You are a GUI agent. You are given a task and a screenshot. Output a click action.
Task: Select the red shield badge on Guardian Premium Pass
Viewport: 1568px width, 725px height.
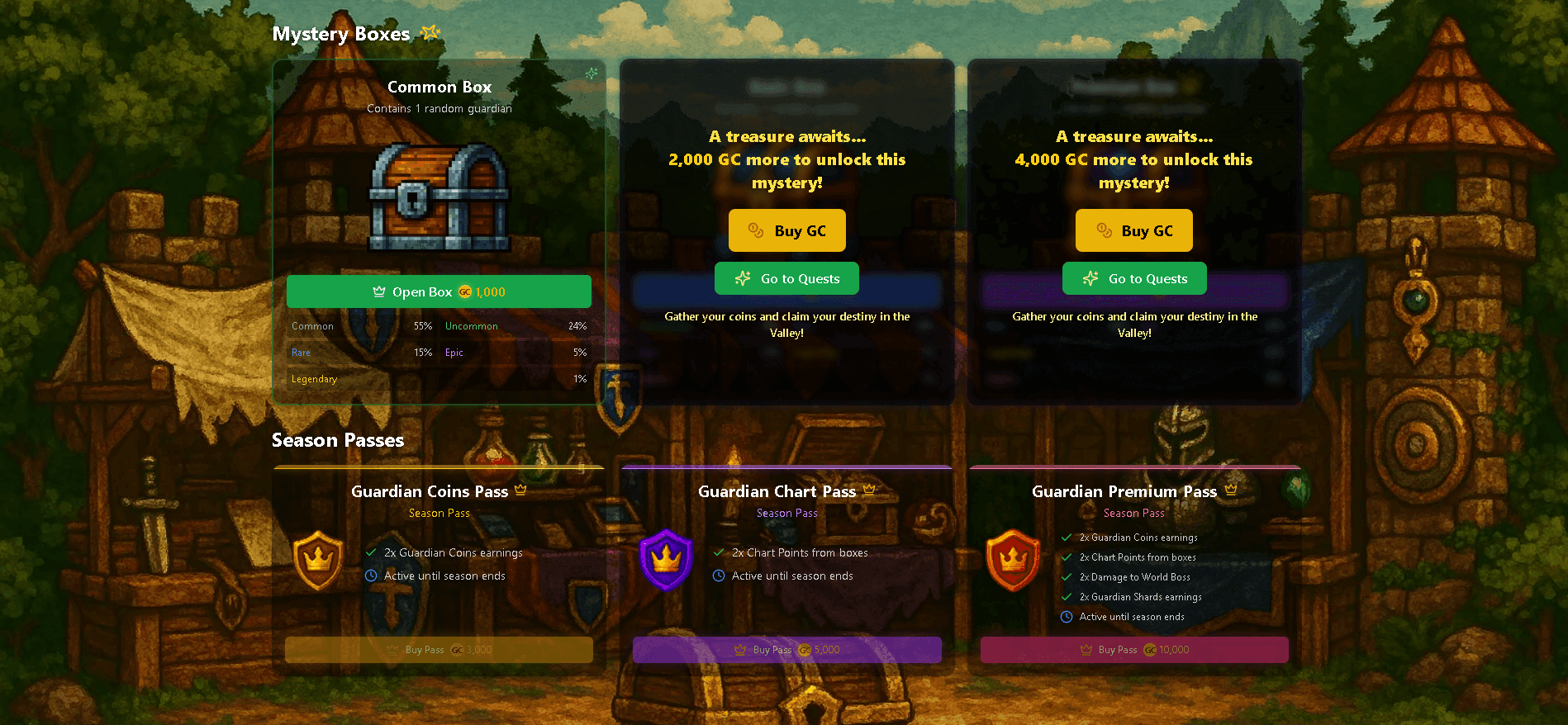pos(1013,560)
